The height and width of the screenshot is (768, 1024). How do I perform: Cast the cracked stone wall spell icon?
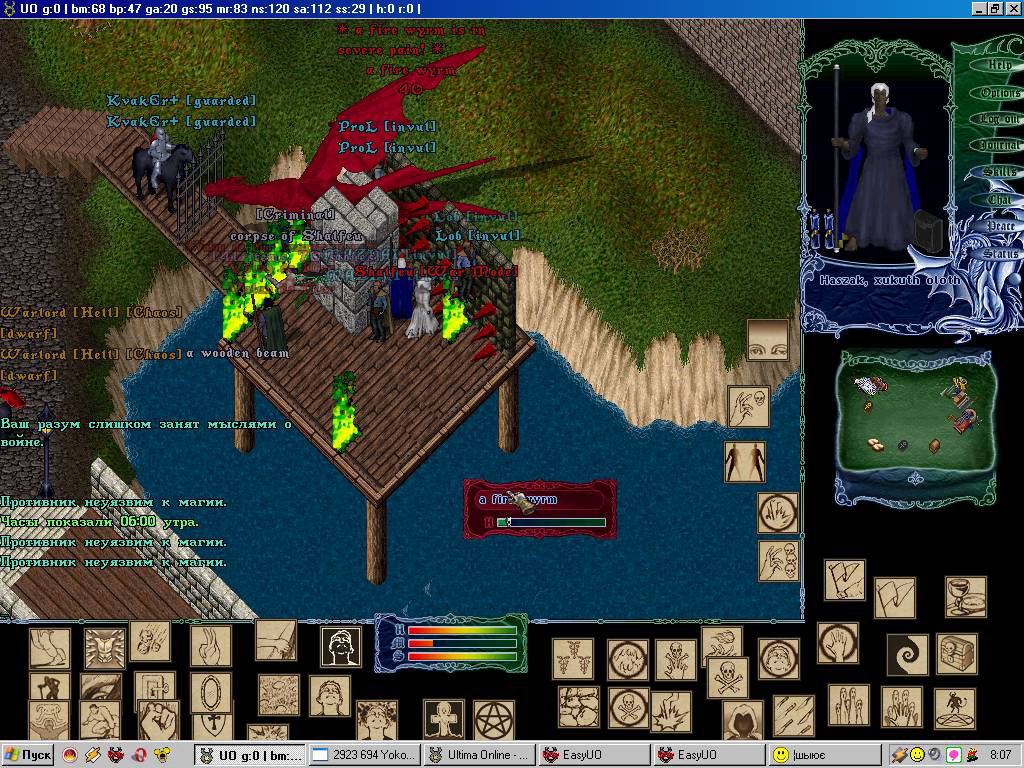coord(578,707)
